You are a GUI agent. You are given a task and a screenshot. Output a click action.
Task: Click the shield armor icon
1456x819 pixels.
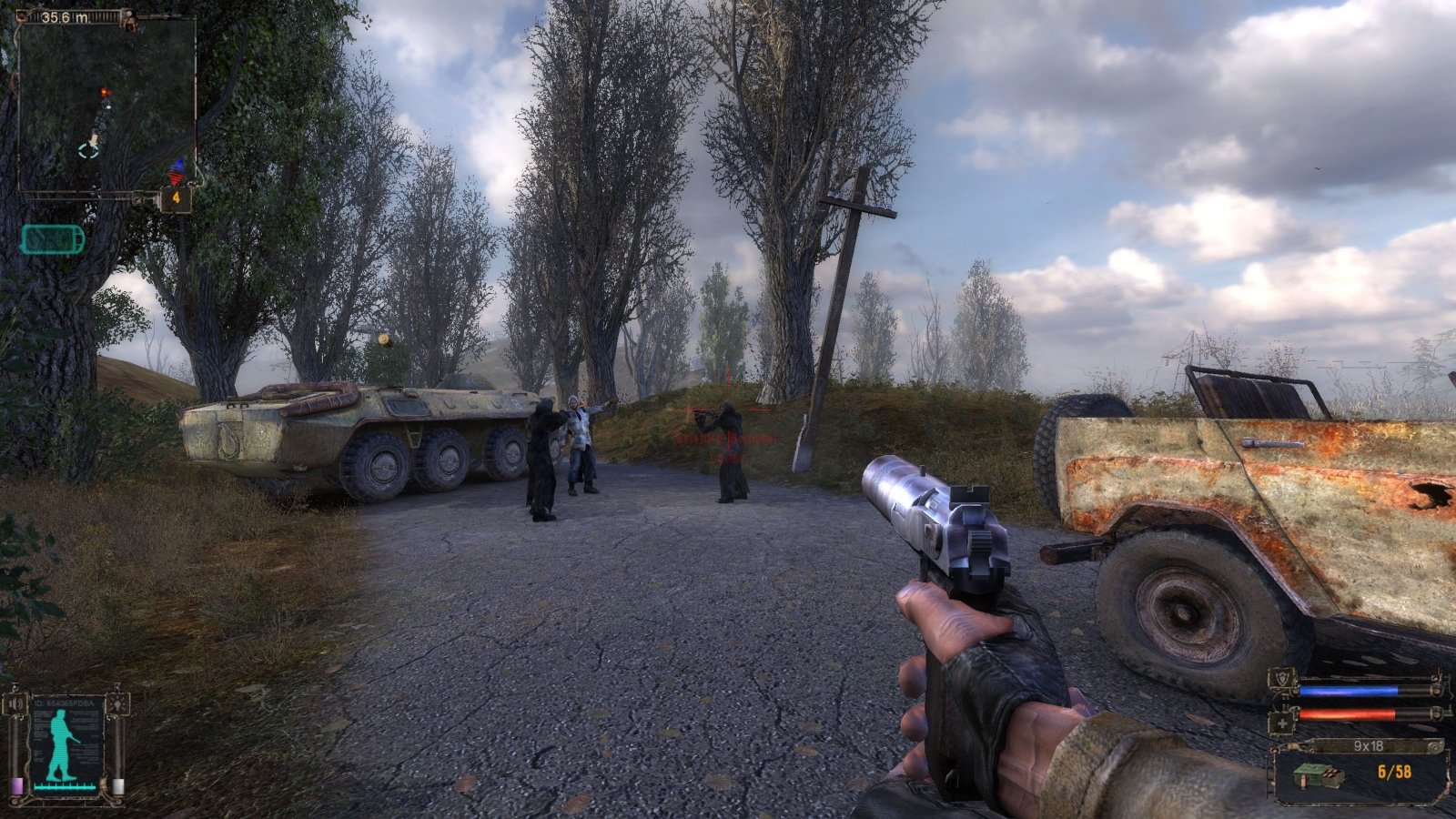pyautogui.click(x=1281, y=679)
